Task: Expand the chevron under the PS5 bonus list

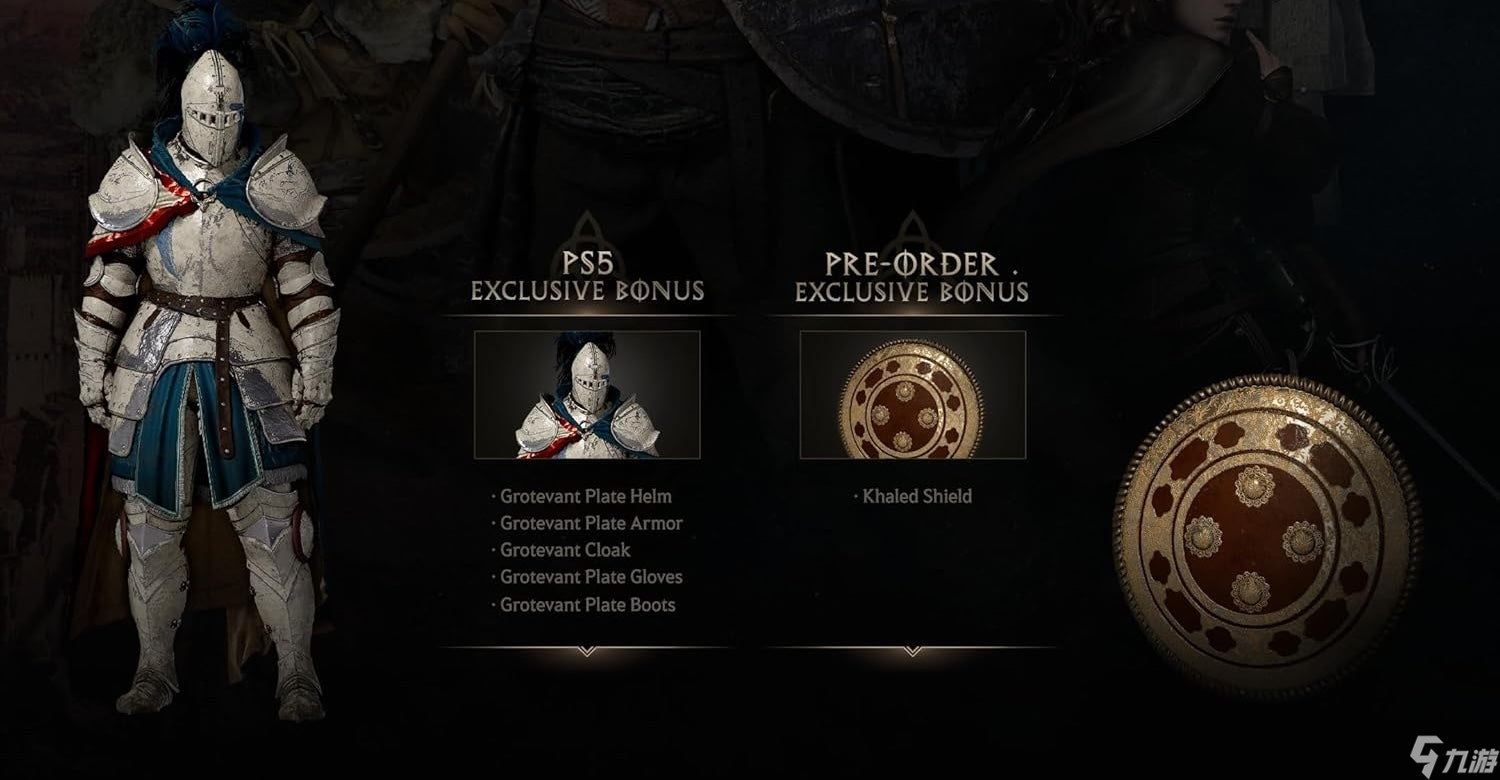Action: click(x=587, y=651)
